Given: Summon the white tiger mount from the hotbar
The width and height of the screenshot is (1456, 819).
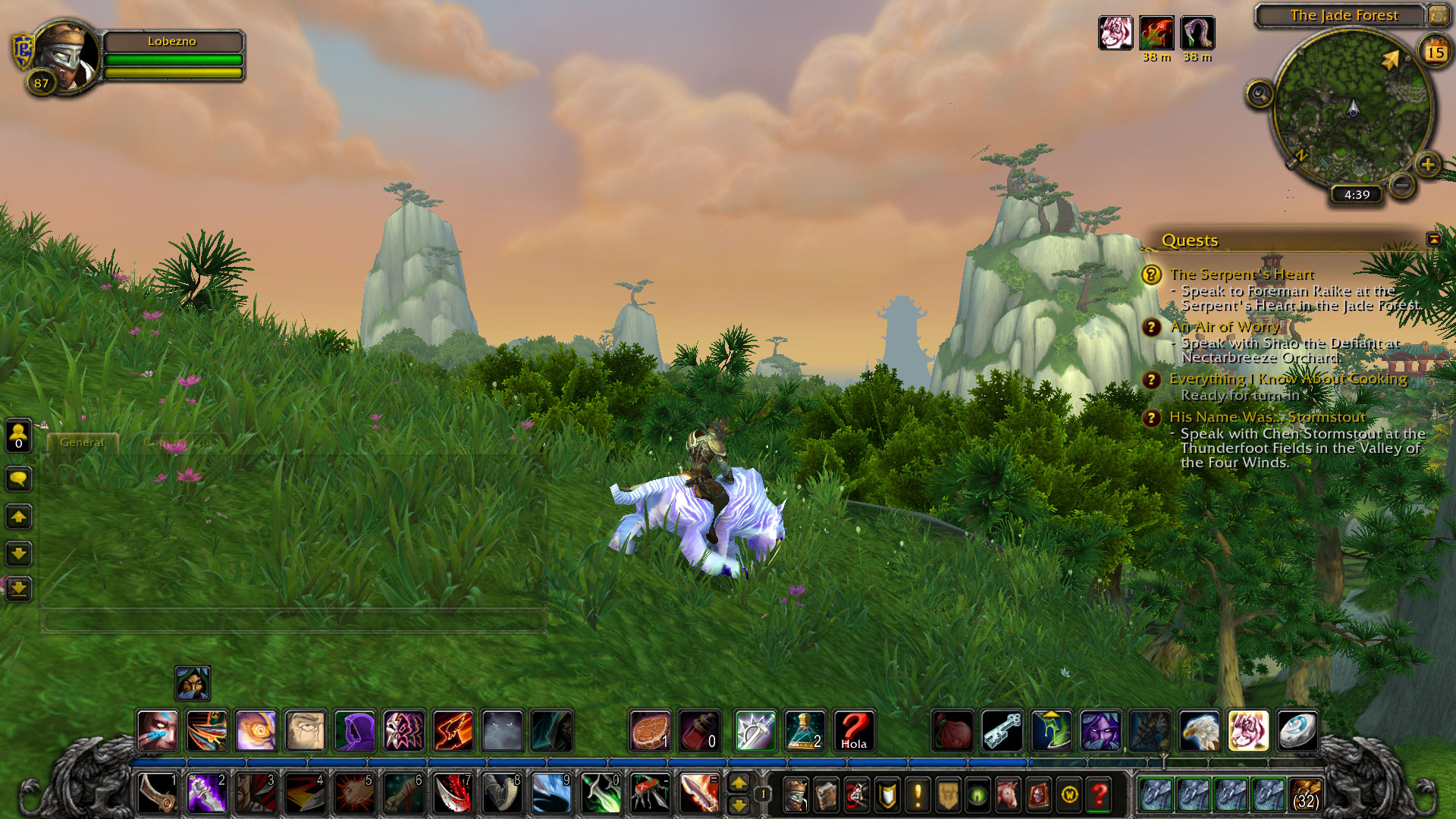Looking at the screenshot, I should [1248, 731].
